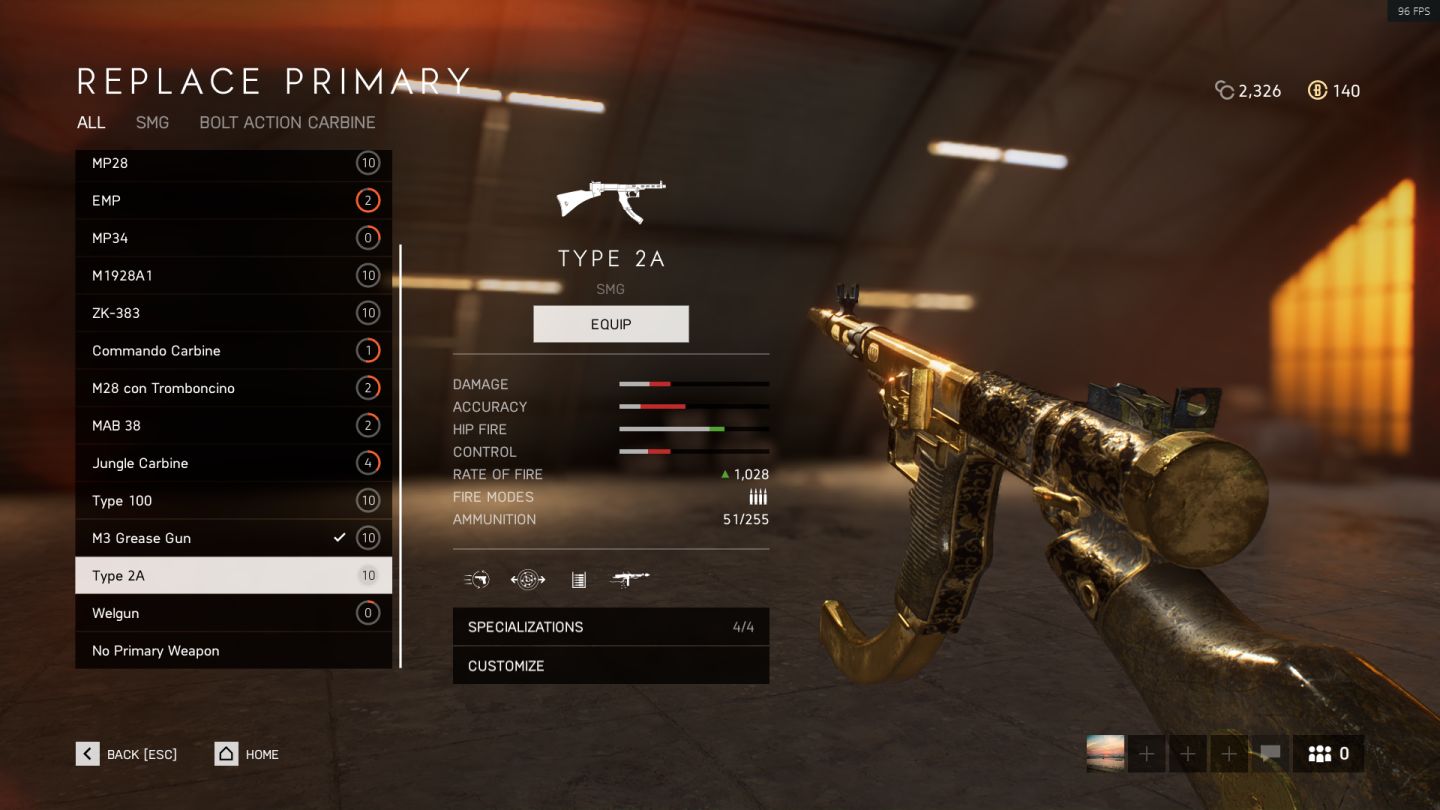The image size is (1440, 810).
Task: Choose No Primary Weapon
Action: [233, 651]
